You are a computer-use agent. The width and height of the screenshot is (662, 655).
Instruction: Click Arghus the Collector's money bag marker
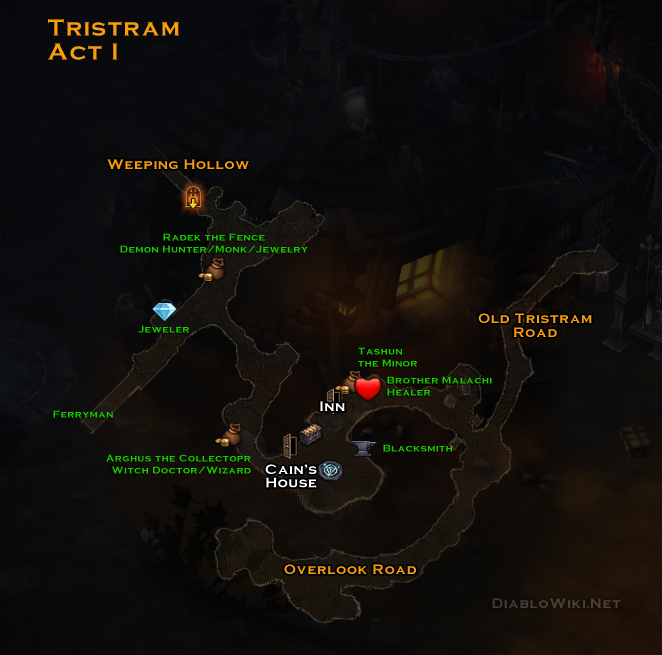229,435
